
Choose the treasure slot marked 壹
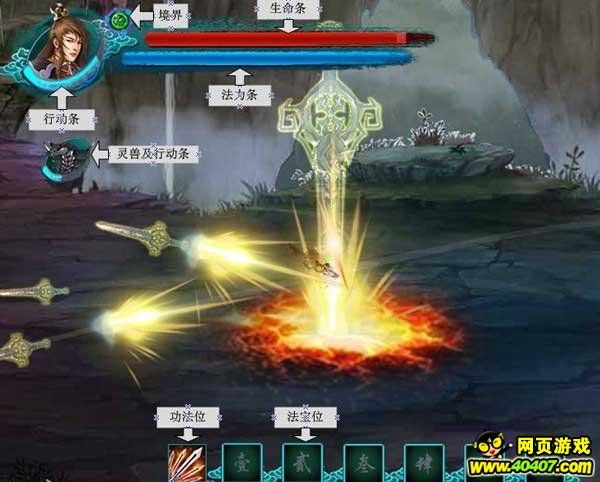pos(241,464)
